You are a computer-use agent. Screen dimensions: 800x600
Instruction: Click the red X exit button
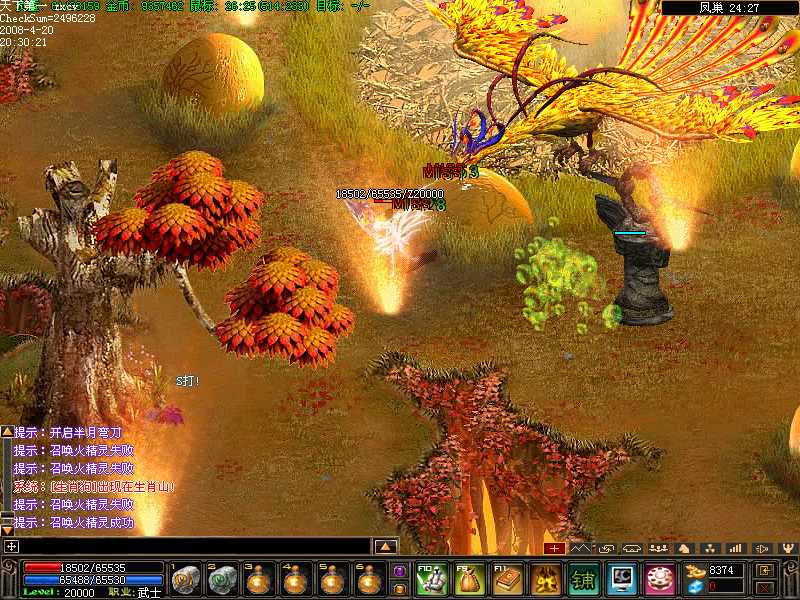(x=764, y=587)
